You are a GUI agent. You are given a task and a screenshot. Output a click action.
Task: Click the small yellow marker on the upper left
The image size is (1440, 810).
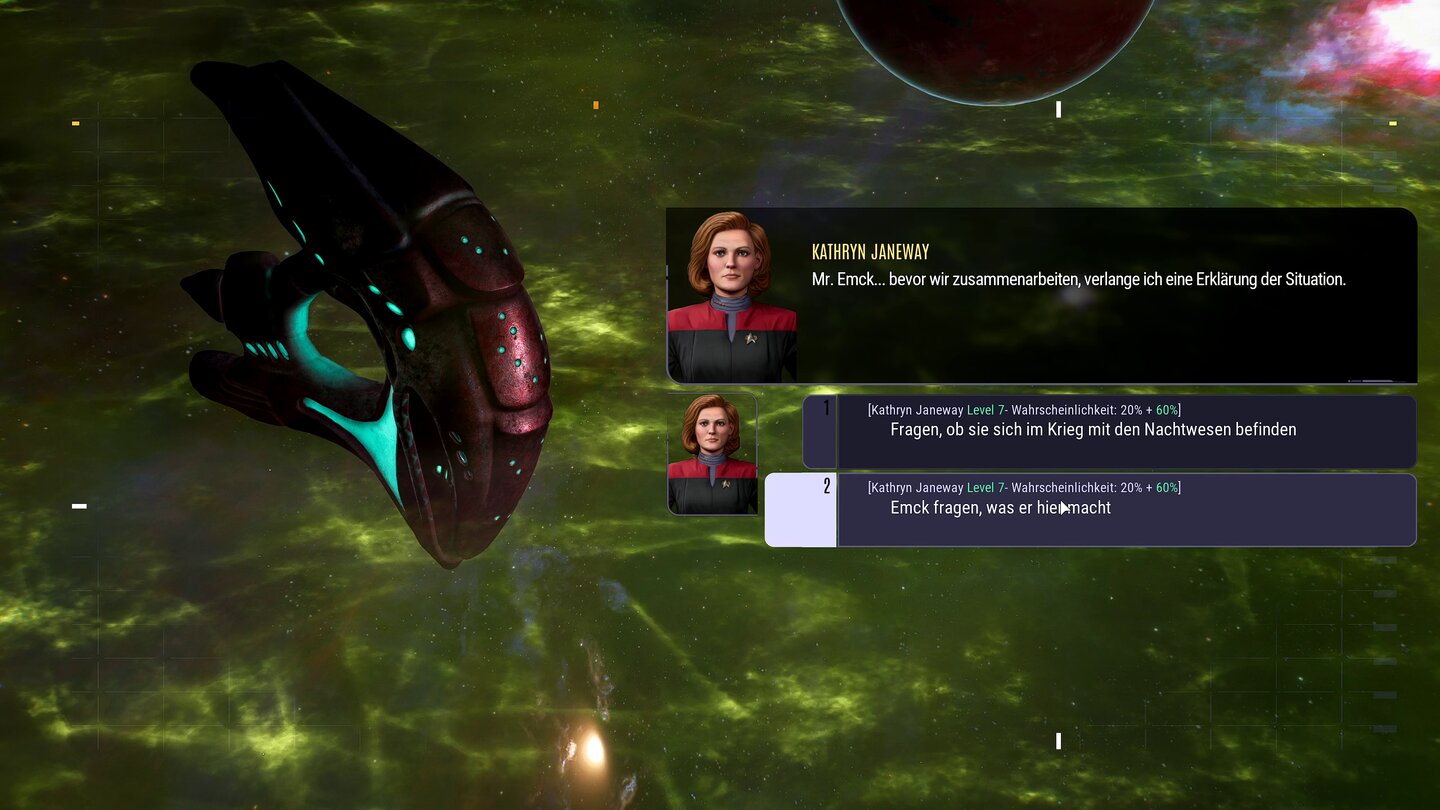point(74,123)
